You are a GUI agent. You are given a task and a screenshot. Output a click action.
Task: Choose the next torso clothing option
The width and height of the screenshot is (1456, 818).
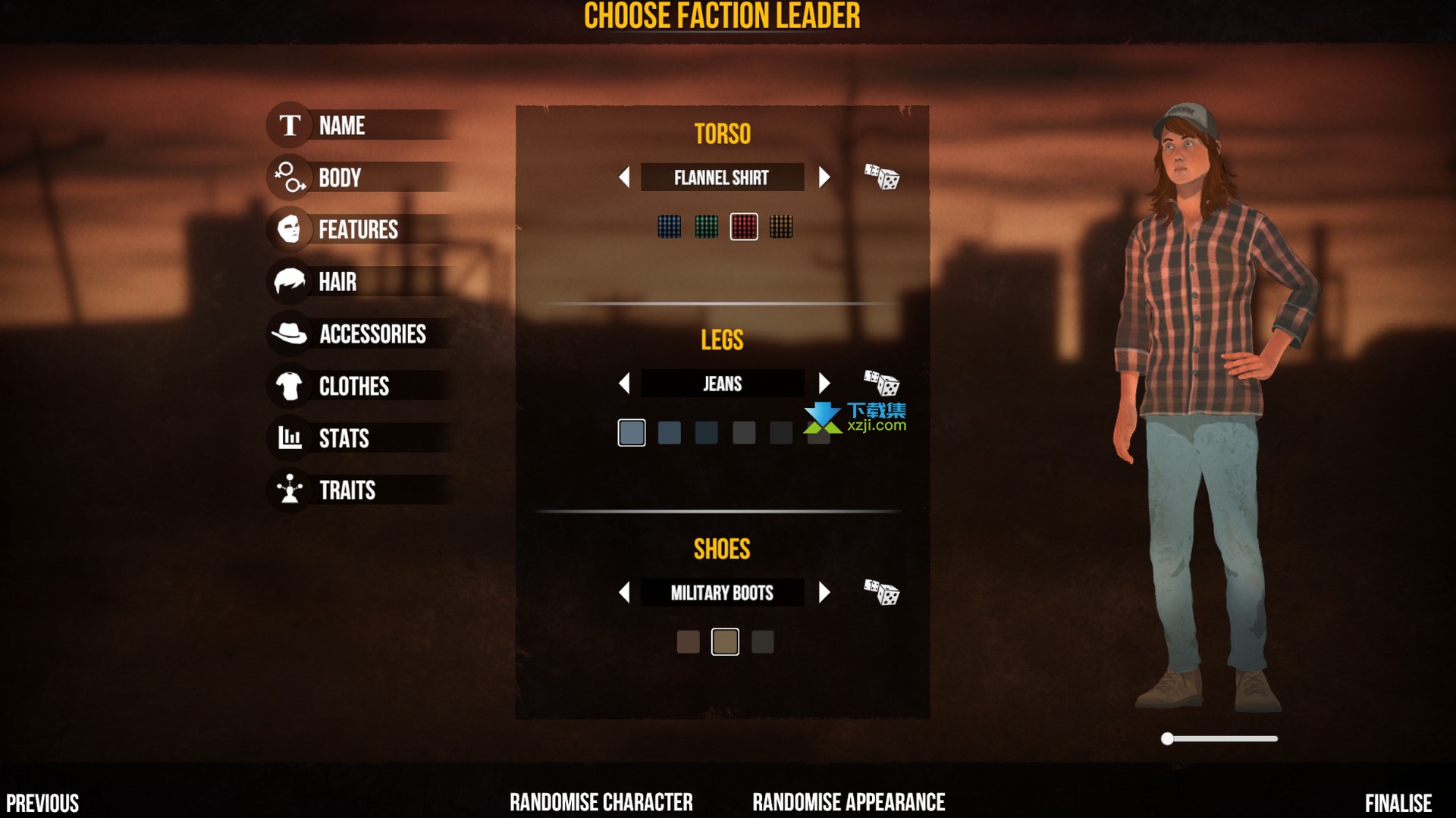coord(824,177)
